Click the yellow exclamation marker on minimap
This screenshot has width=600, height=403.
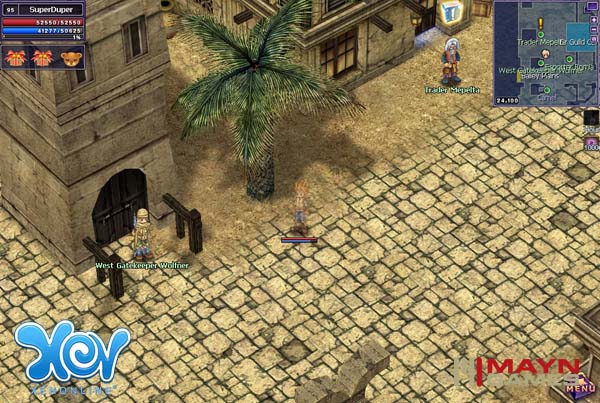(539, 21)
